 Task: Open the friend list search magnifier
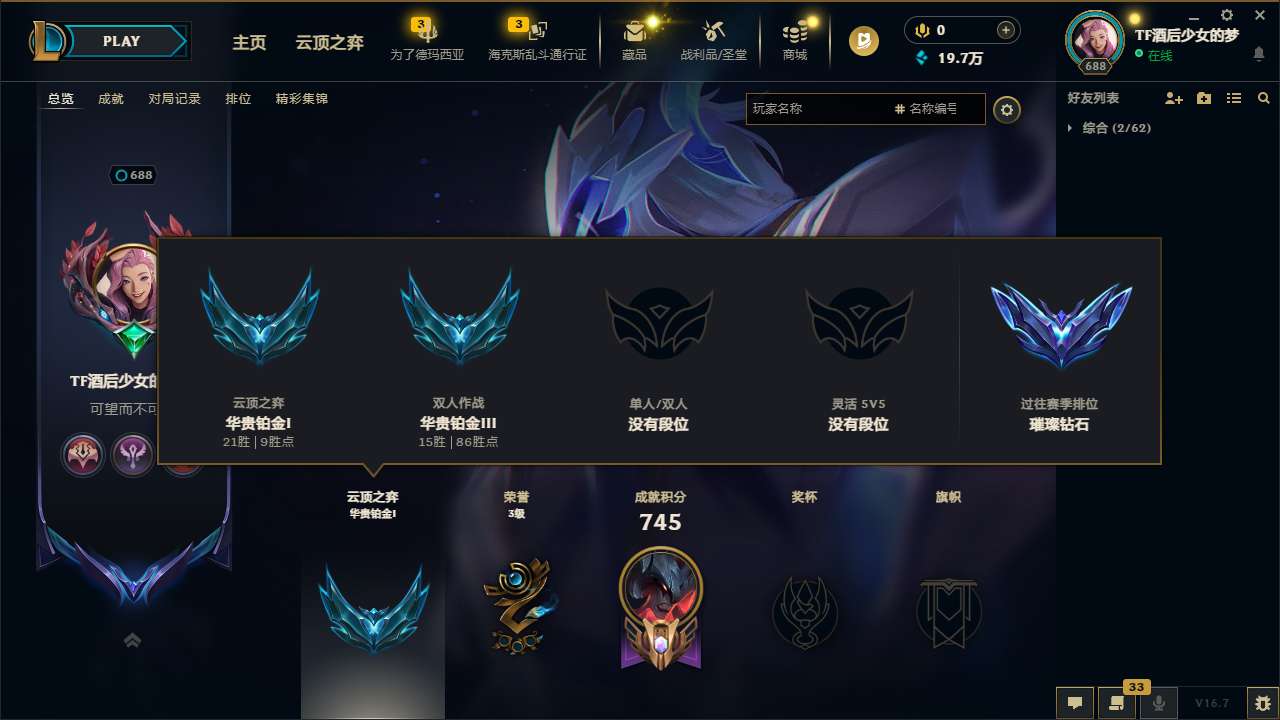1263,97
